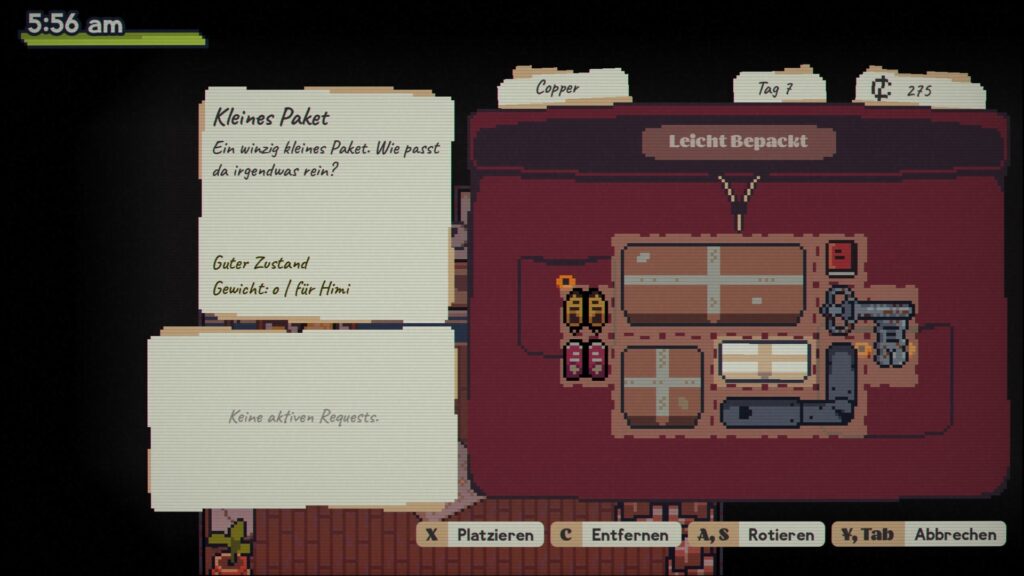This screenshot has width=1024, height=576.
Task: Remove item with the Entfernen button
Action: pos(615,534)
